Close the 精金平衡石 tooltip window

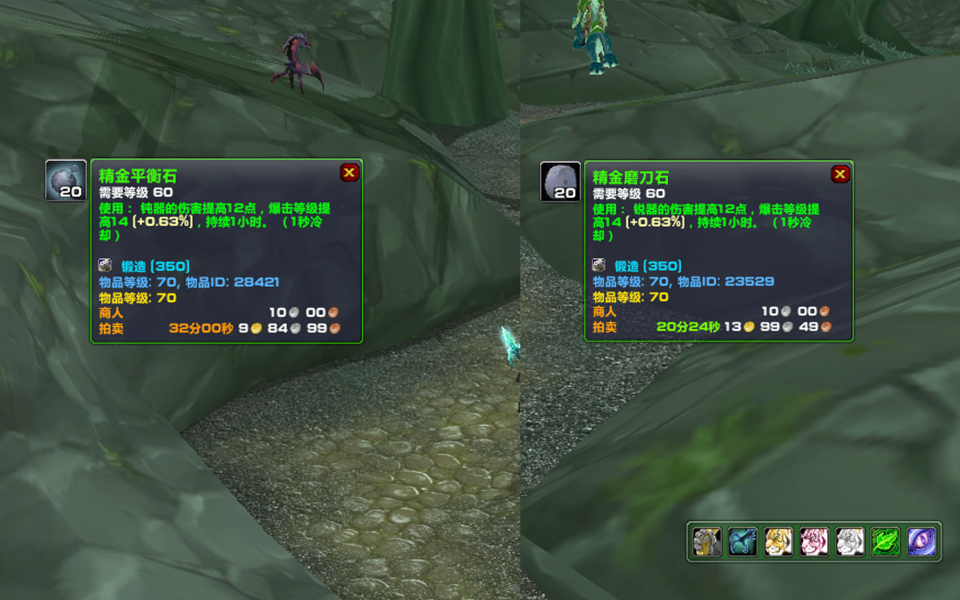[x=349, y=173]
